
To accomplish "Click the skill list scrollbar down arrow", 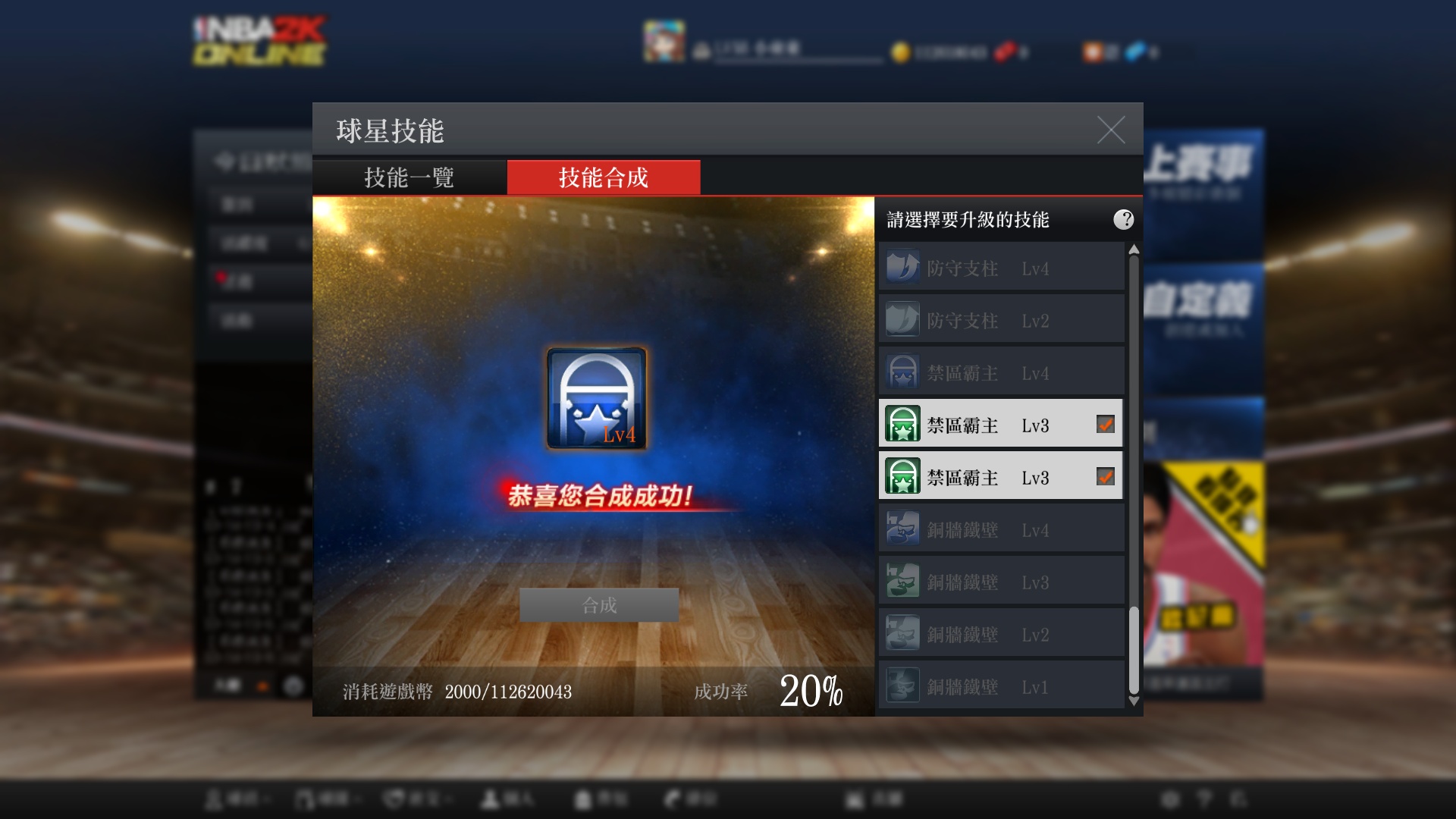I will click(x=1133, y=701).
